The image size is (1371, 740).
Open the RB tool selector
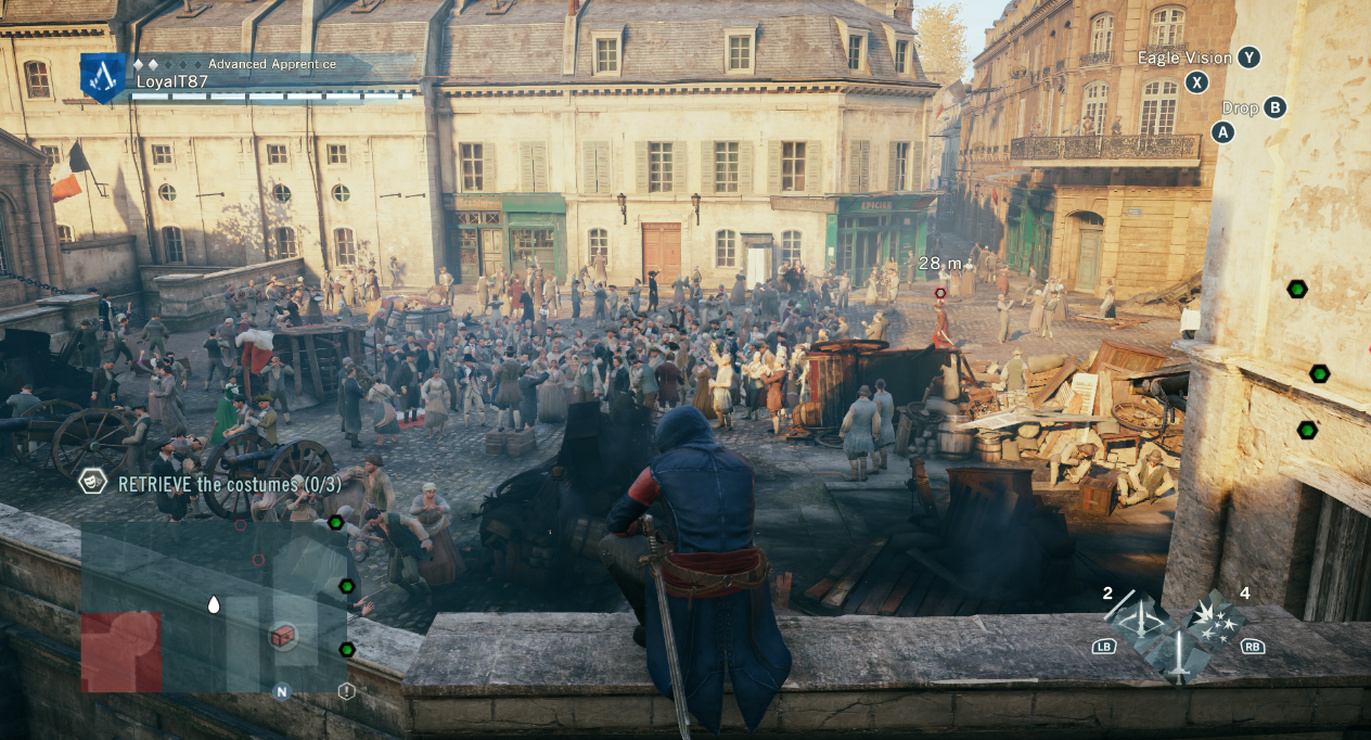tap(1254, 647)
